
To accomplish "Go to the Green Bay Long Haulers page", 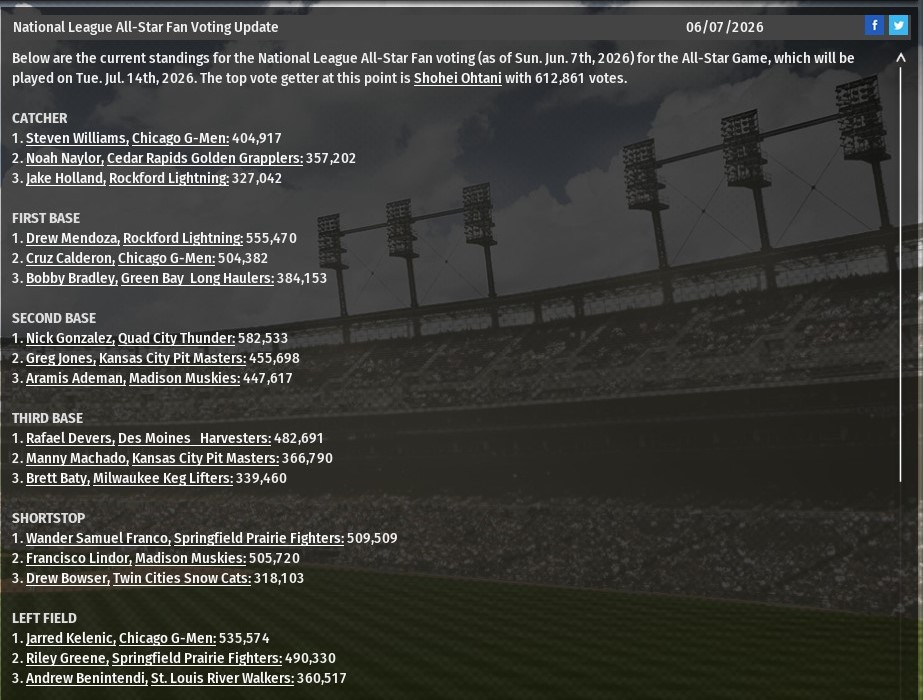I will point(197,278).
